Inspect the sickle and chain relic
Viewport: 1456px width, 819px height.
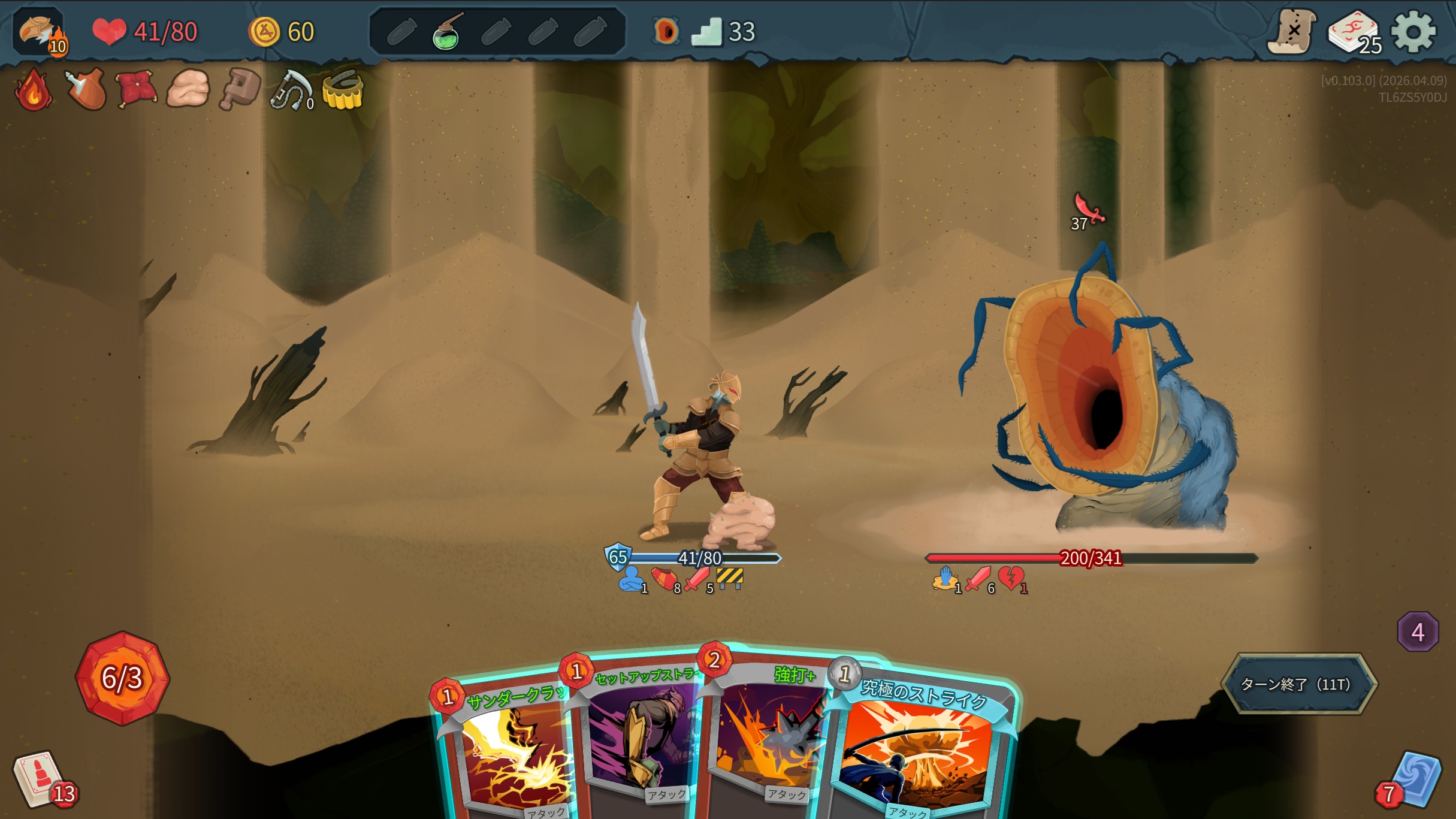291,91
